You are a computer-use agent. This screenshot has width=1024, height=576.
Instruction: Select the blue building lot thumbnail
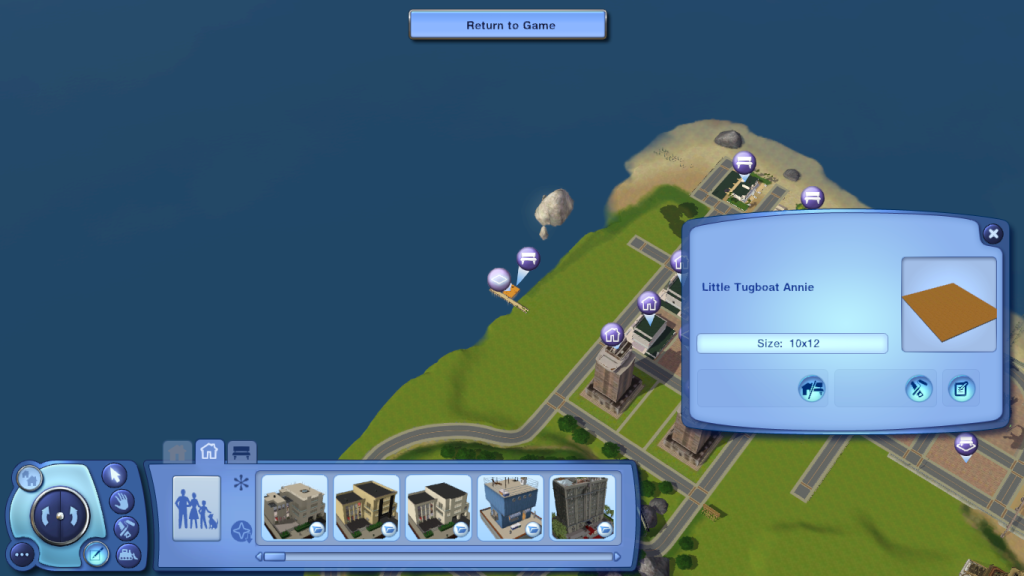pyautogui.click(x=511, y=507)
